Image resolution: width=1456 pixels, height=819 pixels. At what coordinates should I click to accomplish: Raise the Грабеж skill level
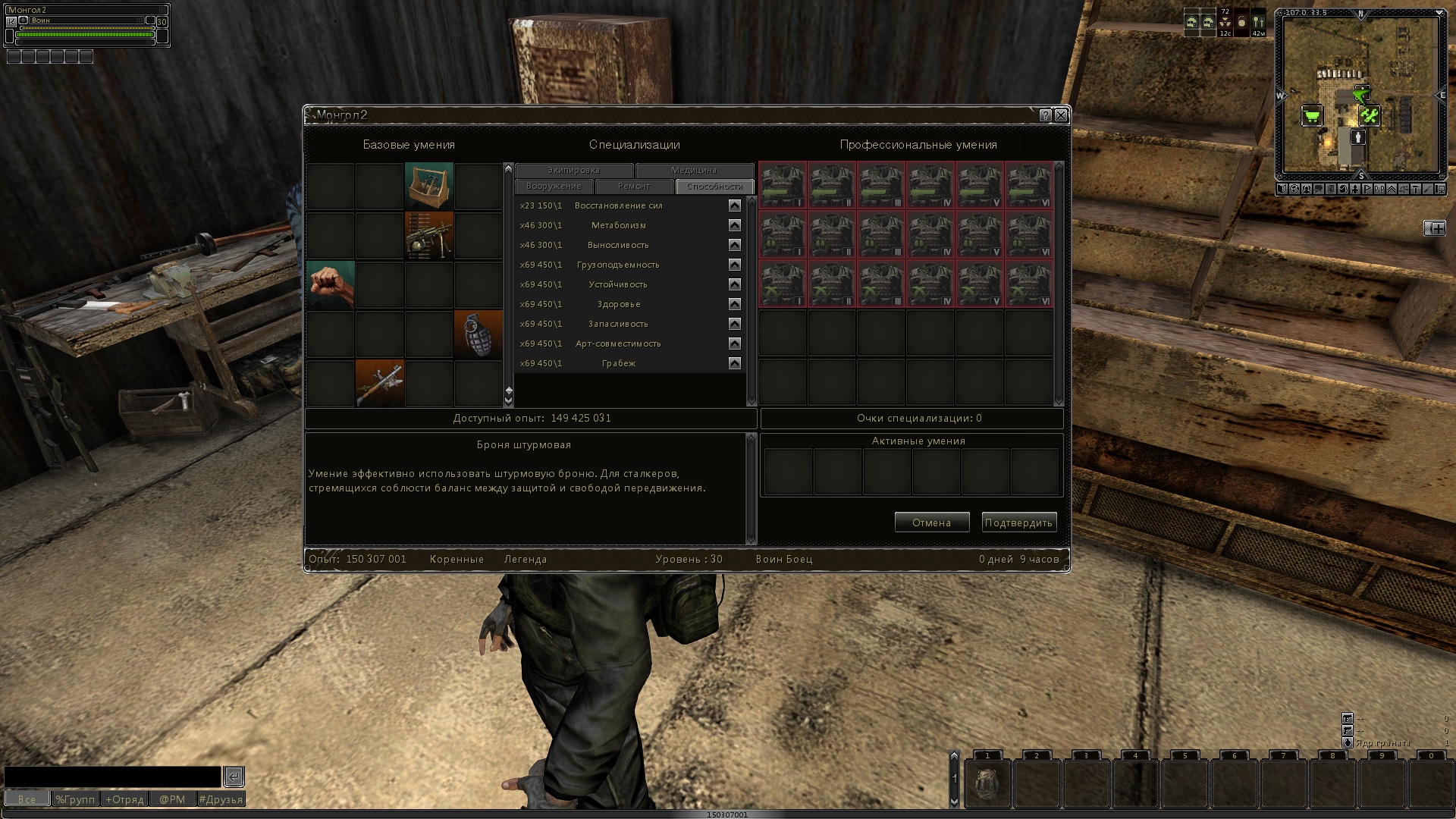click(x=734, y=363)
